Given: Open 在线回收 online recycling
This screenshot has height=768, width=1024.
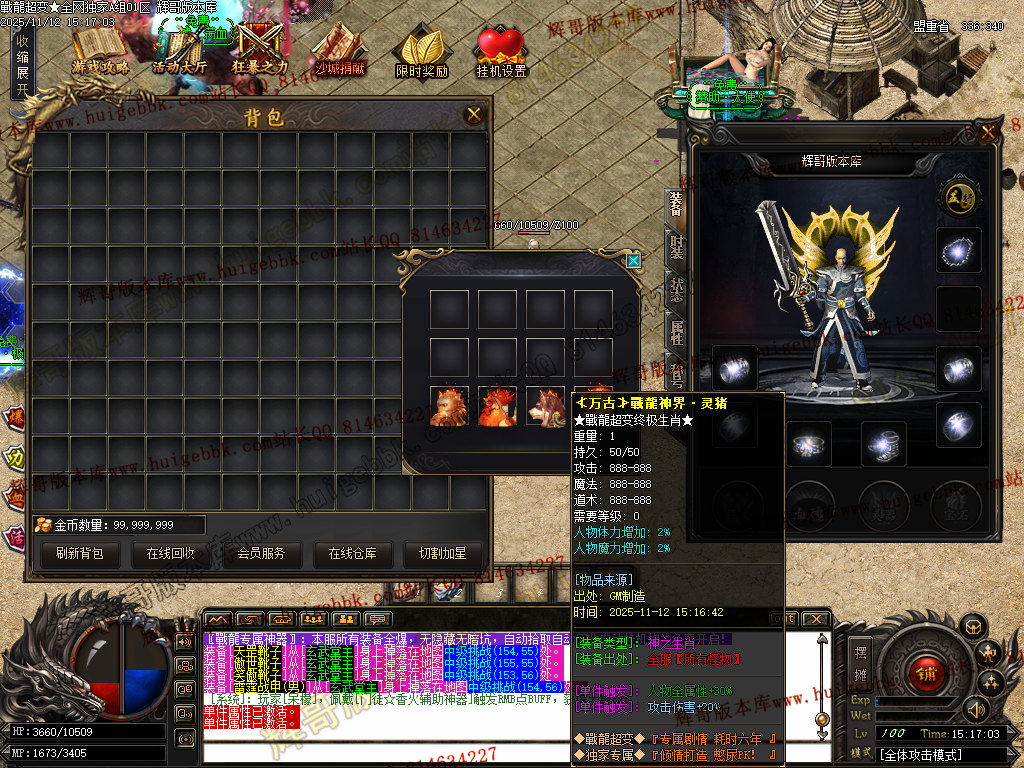Looking at the screenshot, I should click(171, 553).
